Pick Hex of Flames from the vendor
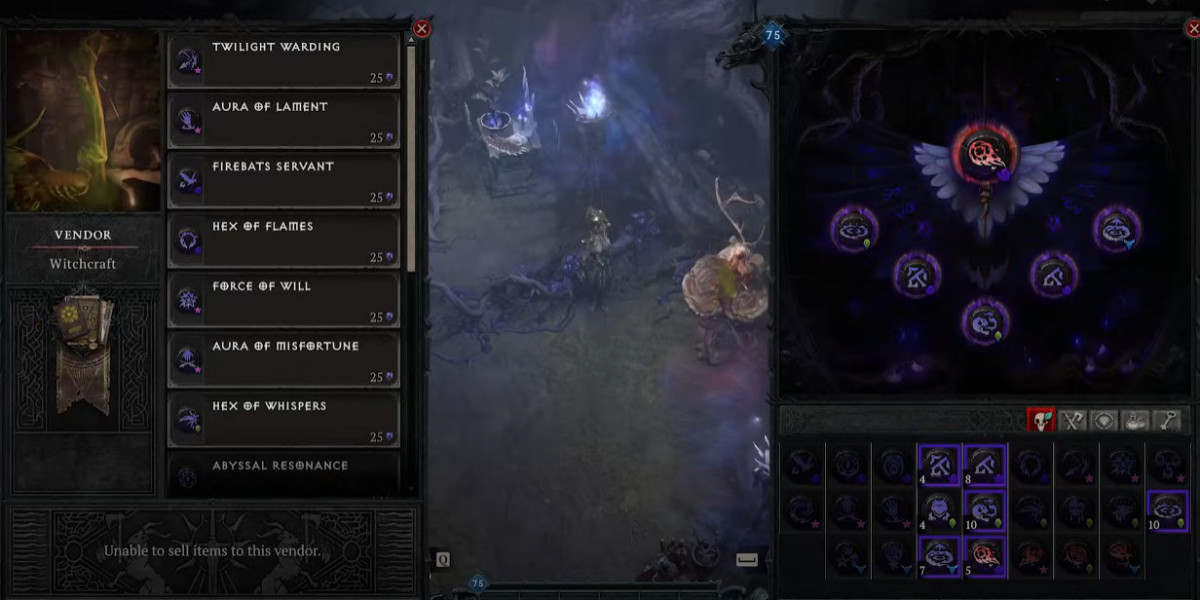Image resolution: width=1200 pixels, height=600 pixels. 284,241
